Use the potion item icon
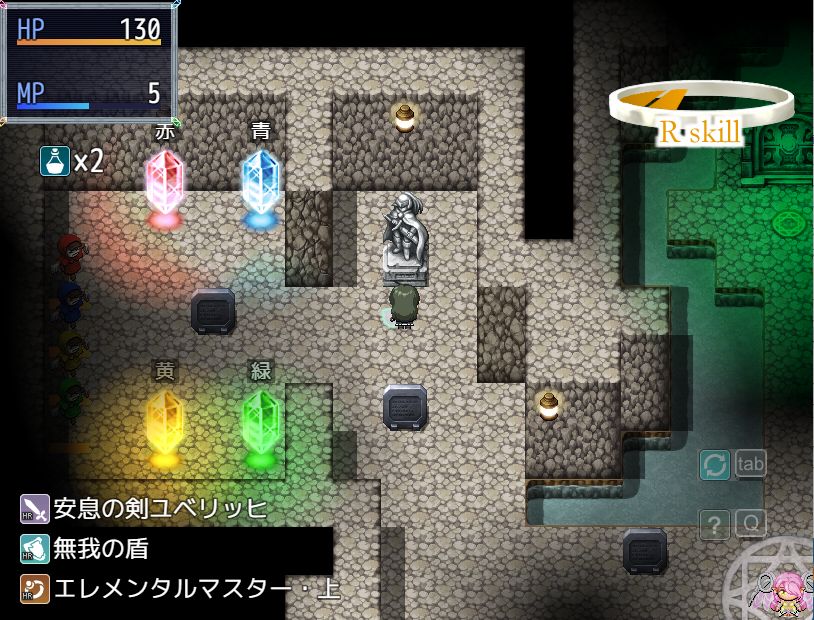This screenshot has height=620, width=814. [54, 160]
